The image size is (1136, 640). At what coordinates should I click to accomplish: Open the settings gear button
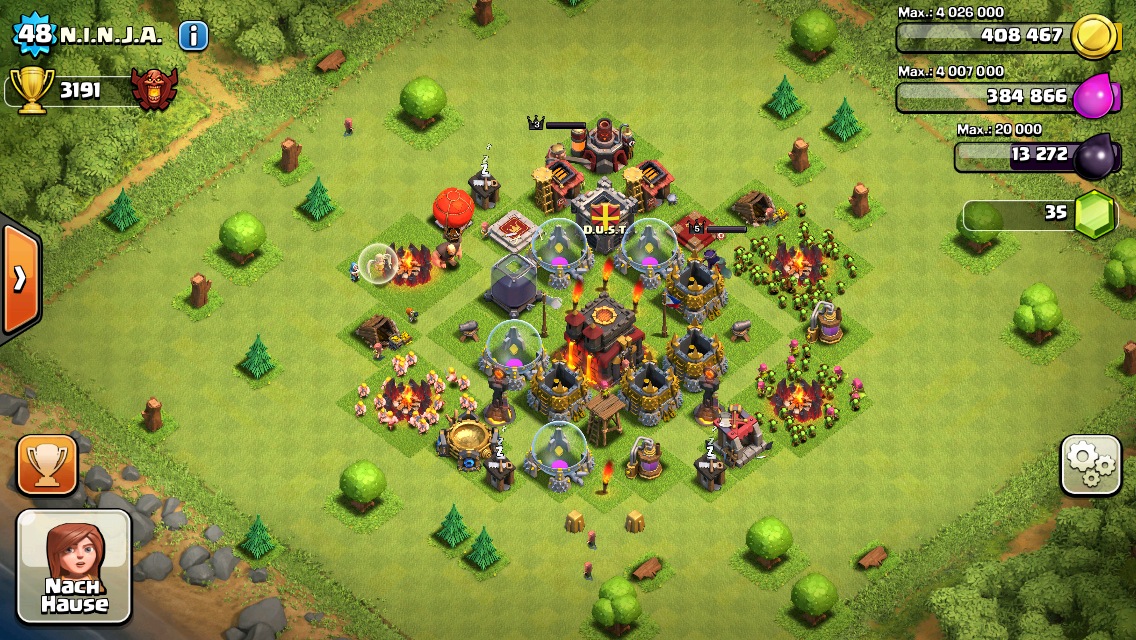1090,465
